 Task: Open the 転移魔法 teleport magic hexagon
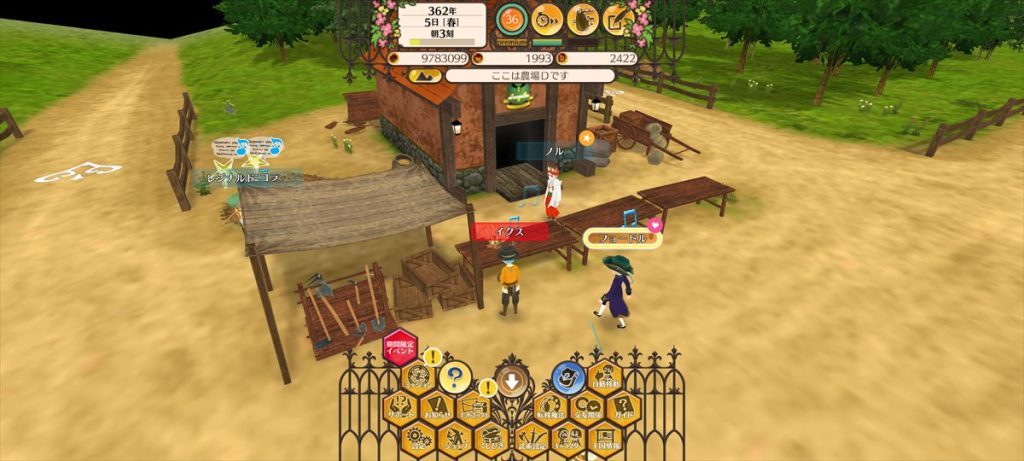coord(549,406)
